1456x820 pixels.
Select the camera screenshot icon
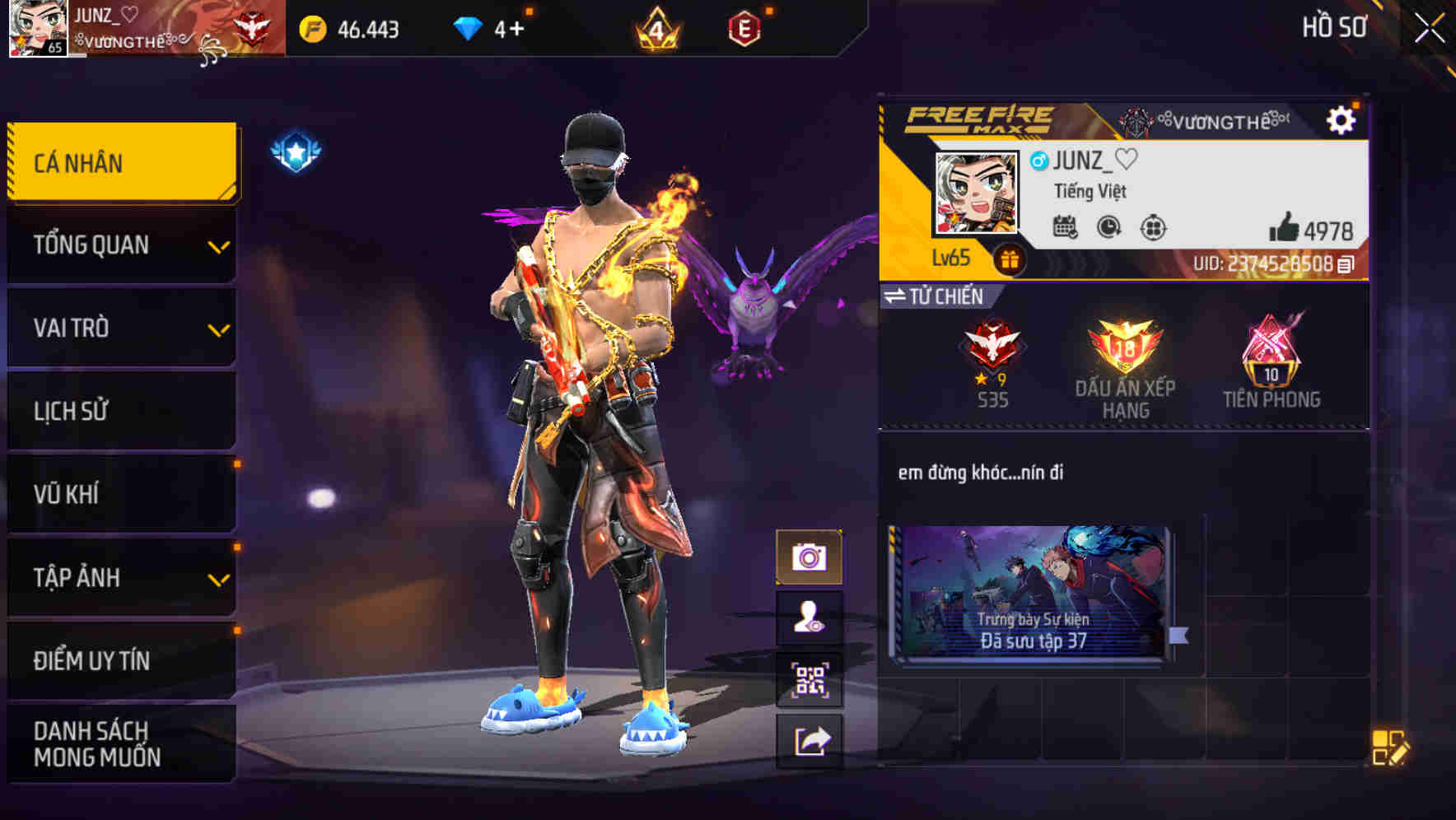(x=809, y=555)
